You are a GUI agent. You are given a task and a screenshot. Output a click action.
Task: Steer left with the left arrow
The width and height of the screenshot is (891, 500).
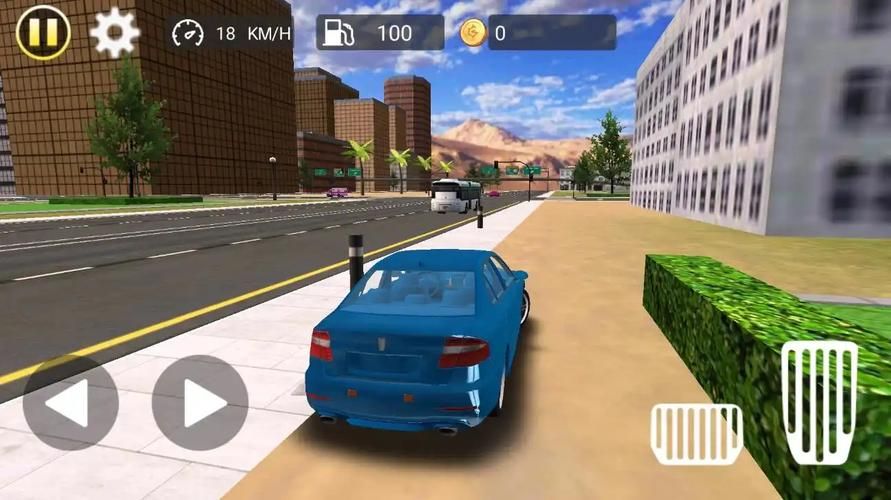pyautogui.click(x=70, y=403)
